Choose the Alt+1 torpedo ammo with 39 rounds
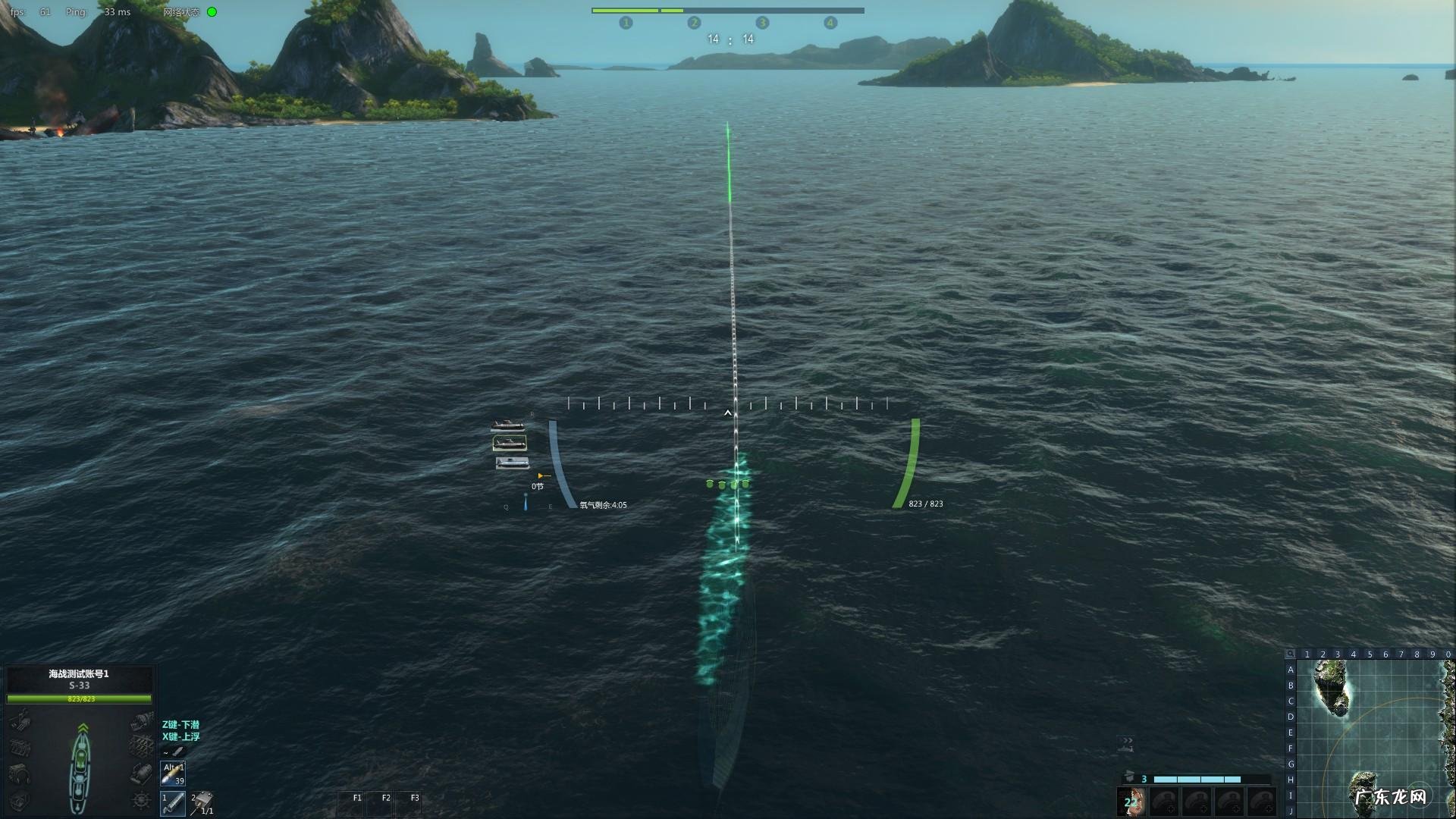 coord(173,773)
